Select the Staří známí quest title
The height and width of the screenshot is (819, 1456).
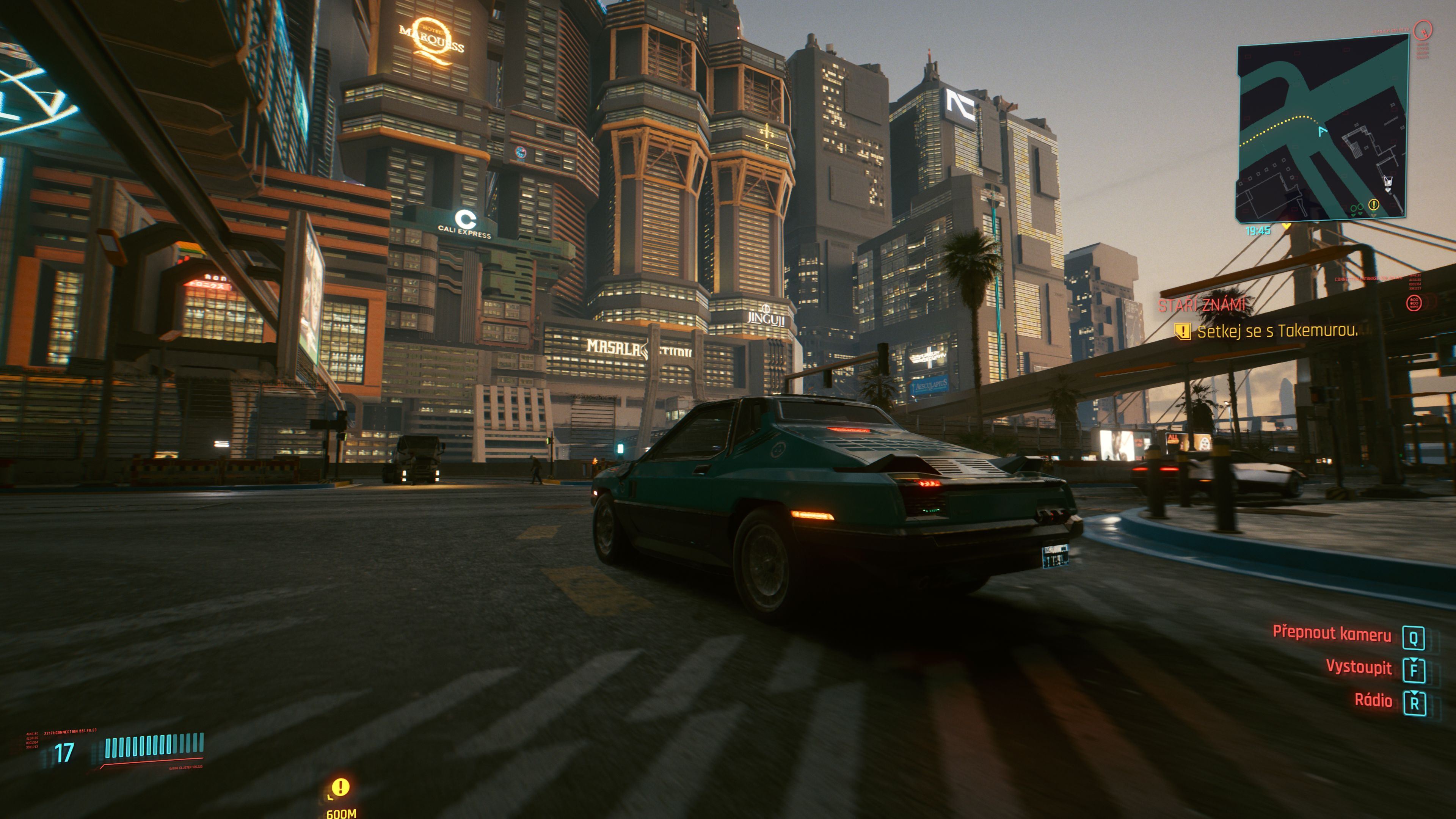coord(1202,305)
